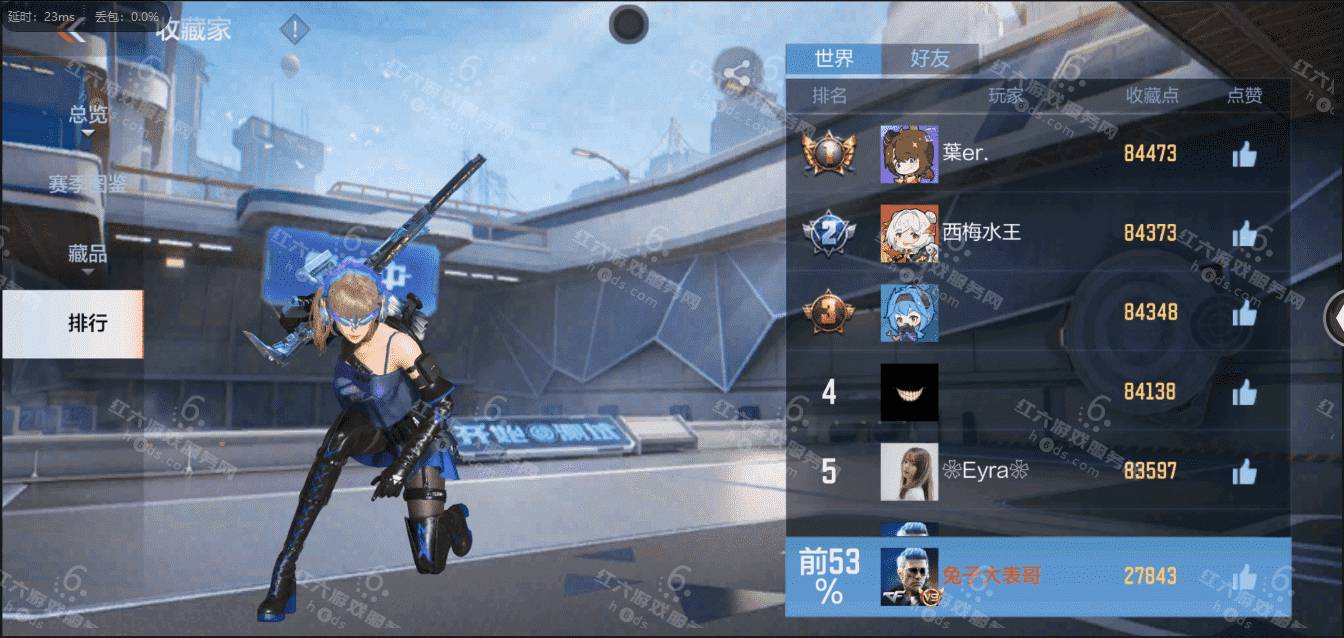The height and width of the screenshot is (638, 1344).
Task: Give a thumbs-up to 西梅水王
Action: [x=1244, y=233]
